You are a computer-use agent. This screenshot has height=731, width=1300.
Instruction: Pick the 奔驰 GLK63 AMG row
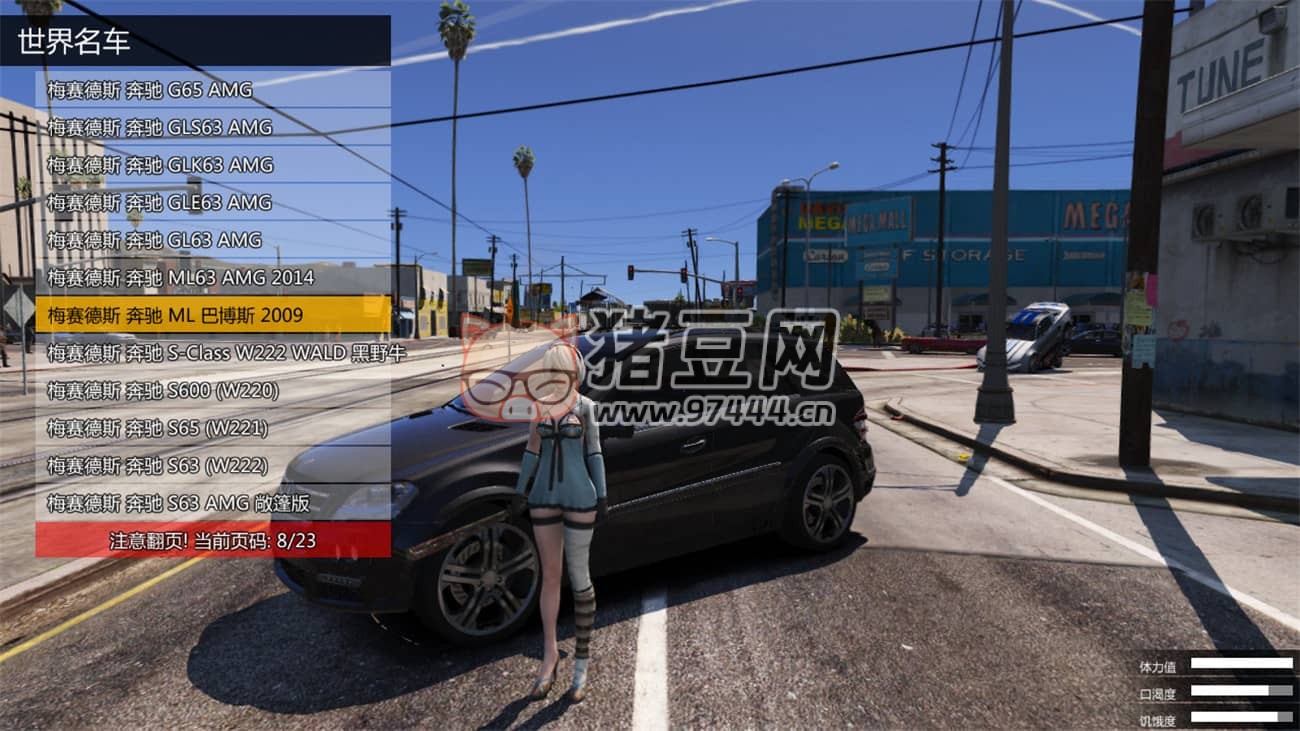[x=212, y=165]
